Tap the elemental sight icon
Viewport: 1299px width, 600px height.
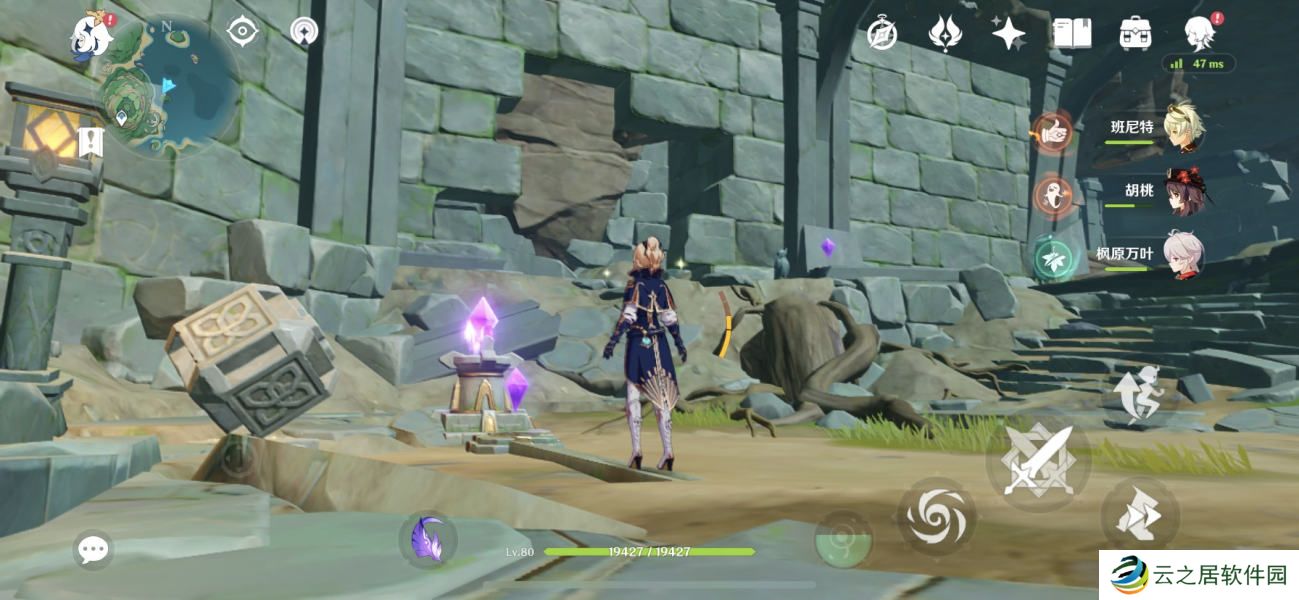tap(304, 32)
